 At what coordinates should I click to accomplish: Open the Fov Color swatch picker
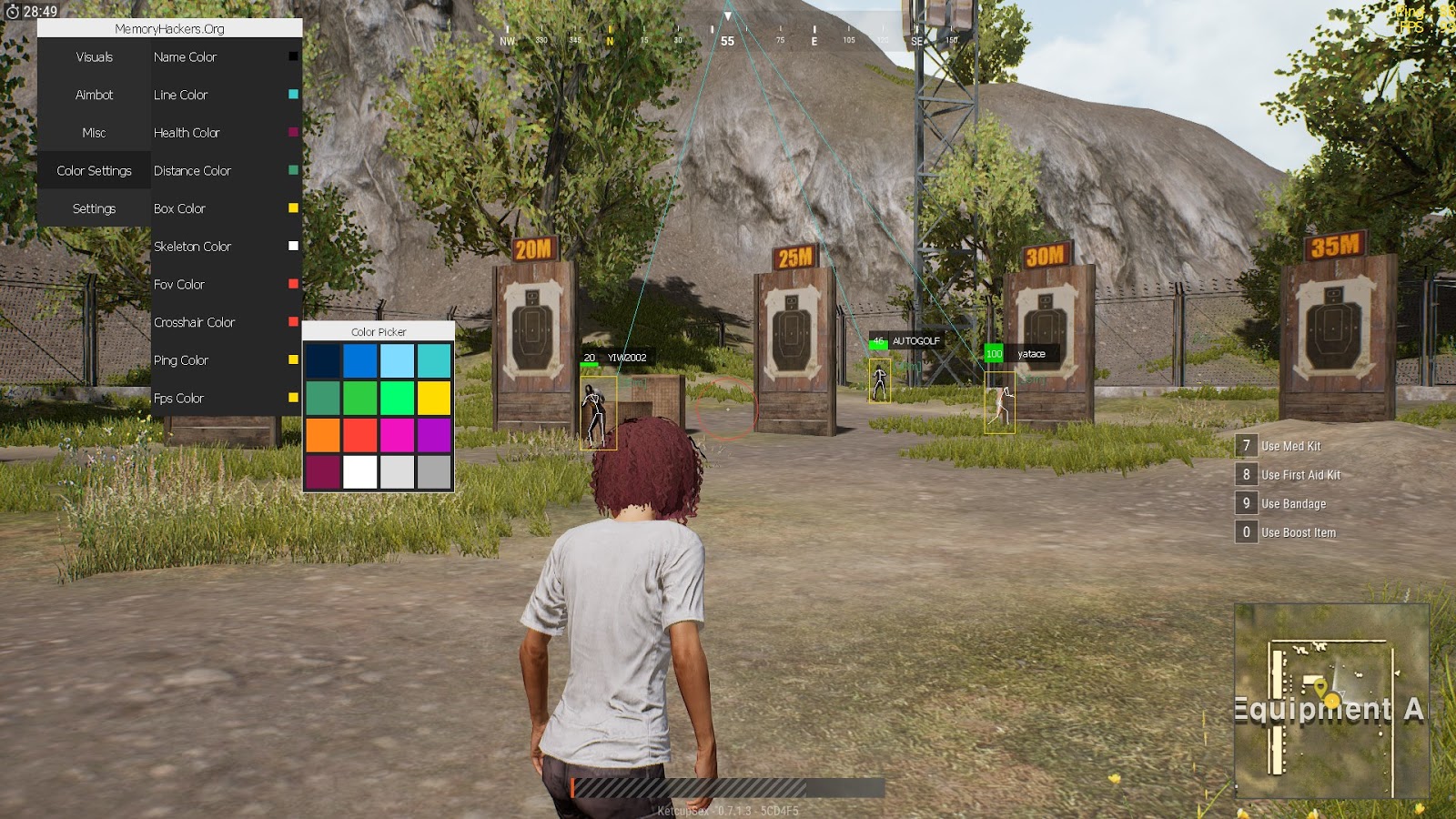pos(291,284)
